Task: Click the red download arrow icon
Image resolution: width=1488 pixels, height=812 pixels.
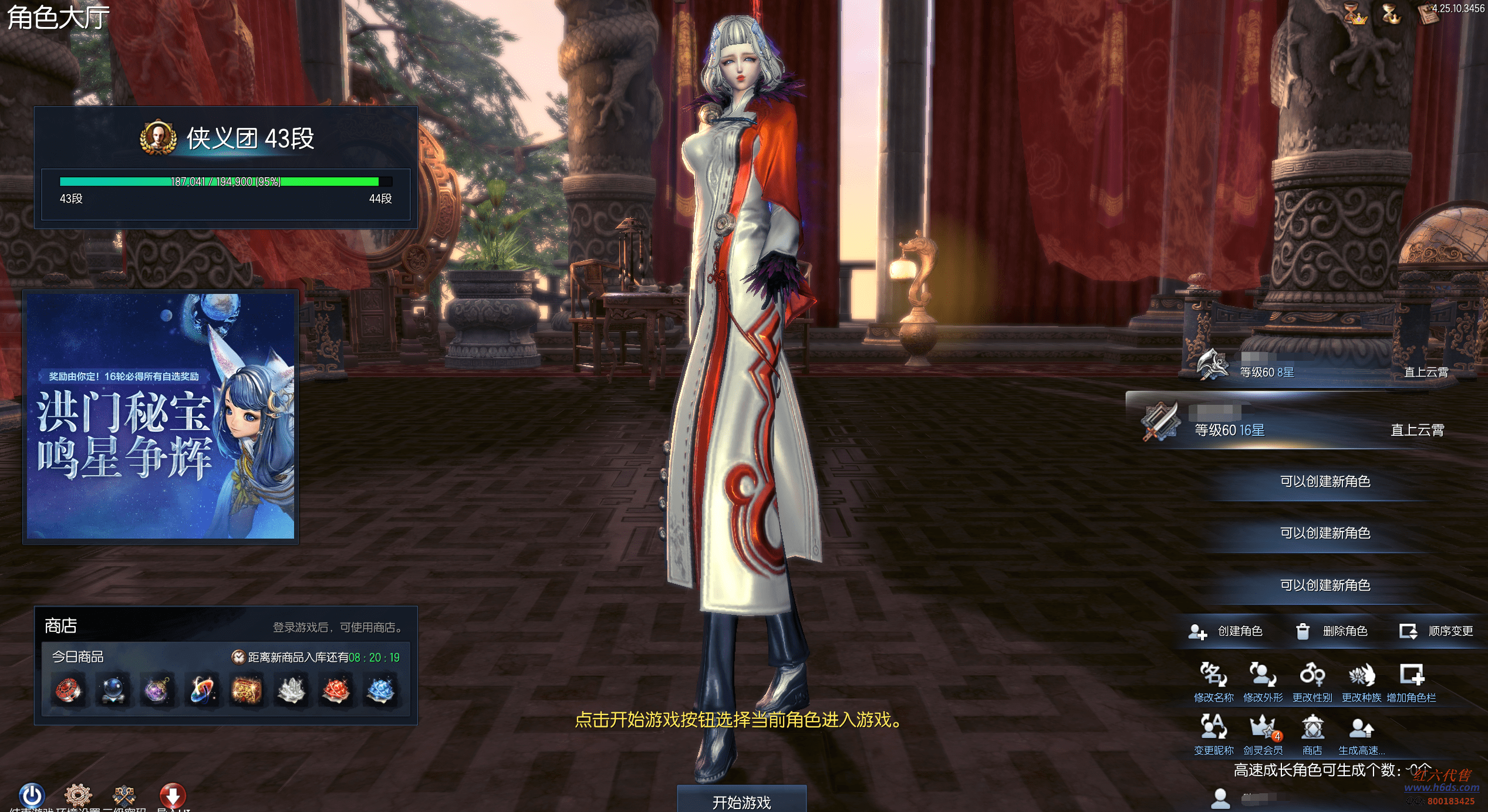Action: click(173, 796)
